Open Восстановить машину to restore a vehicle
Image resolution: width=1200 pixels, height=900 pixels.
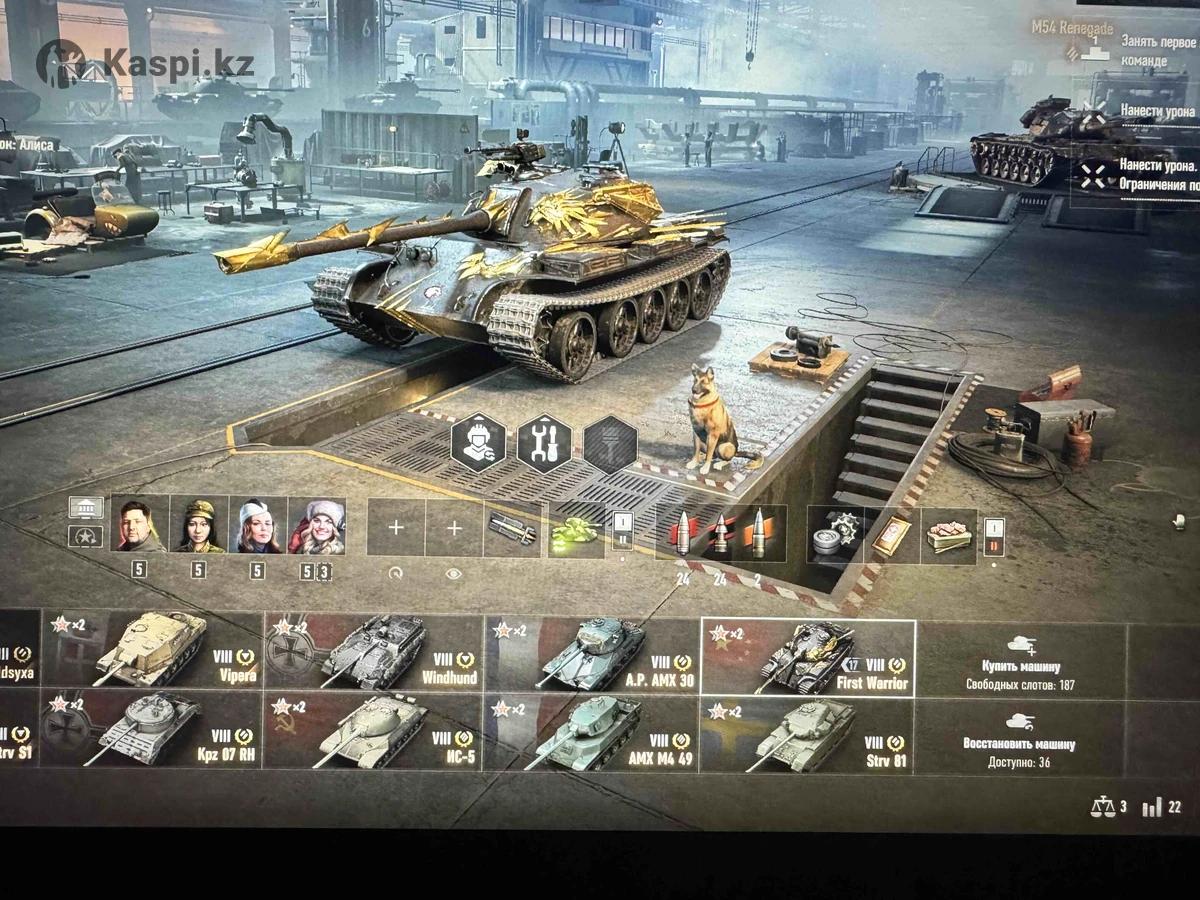tap(1019, 740)
